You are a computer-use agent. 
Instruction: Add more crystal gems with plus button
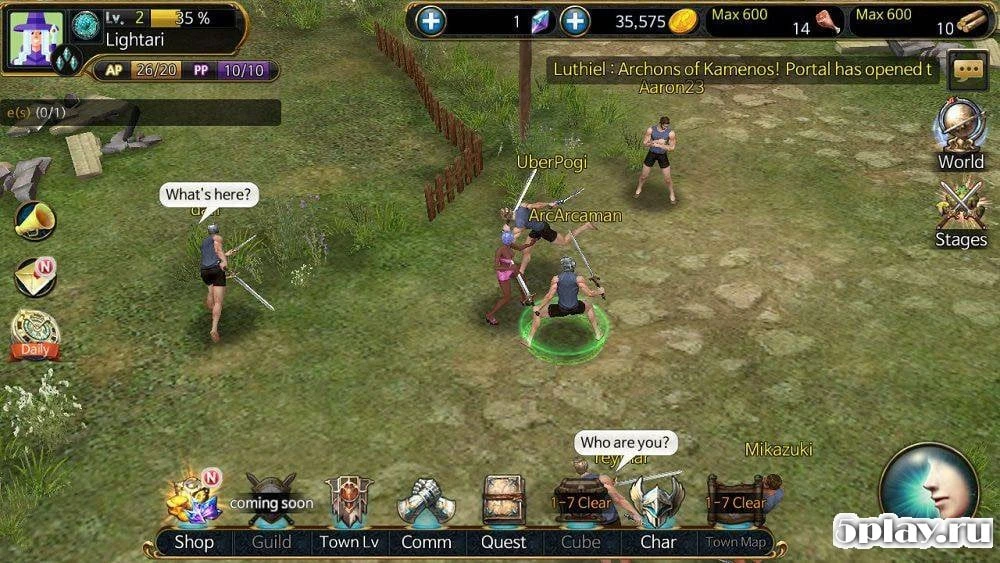point(430,21)
